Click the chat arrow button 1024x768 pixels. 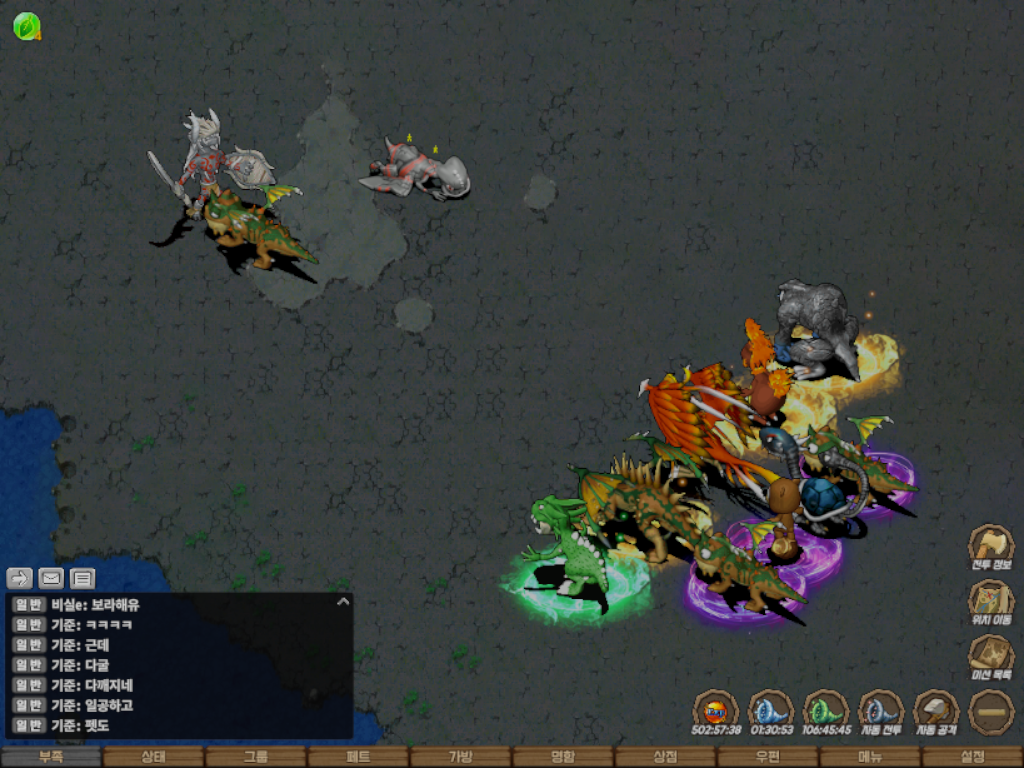20,578
